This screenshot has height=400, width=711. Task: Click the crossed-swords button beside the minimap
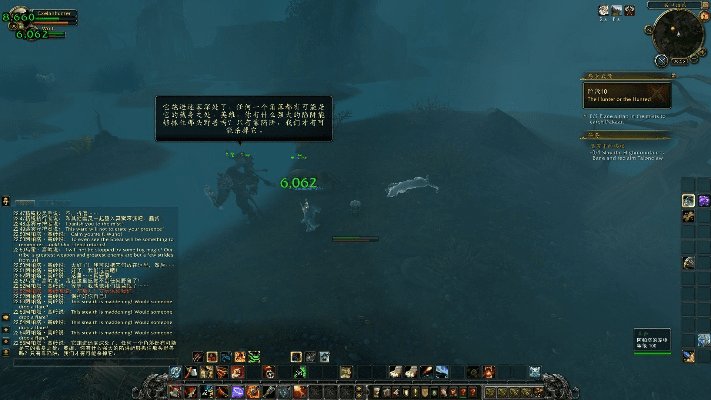[x=661, y=60]
